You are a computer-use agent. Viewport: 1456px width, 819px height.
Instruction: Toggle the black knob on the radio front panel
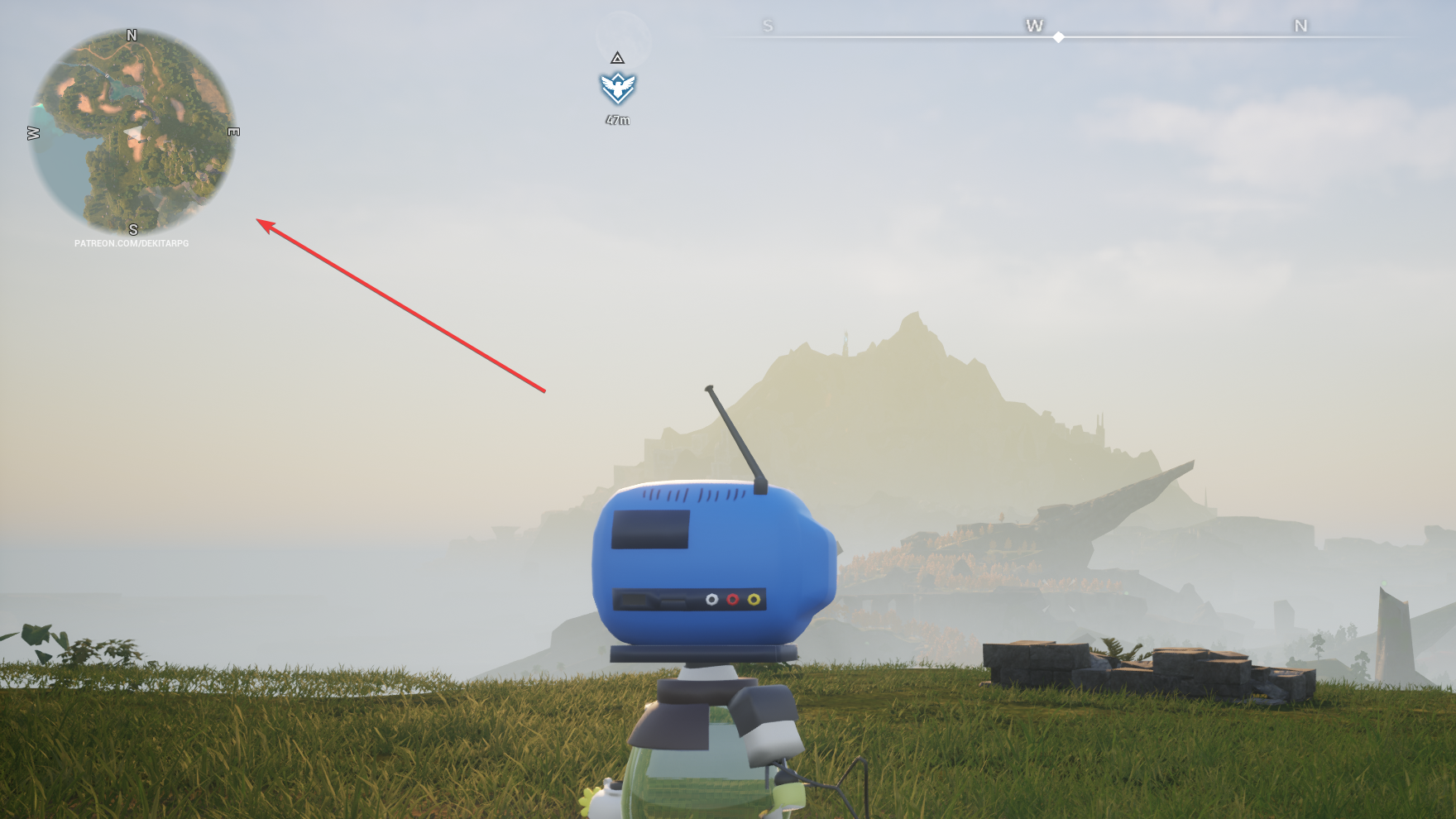pyautogui.click(x=634, y=599)
